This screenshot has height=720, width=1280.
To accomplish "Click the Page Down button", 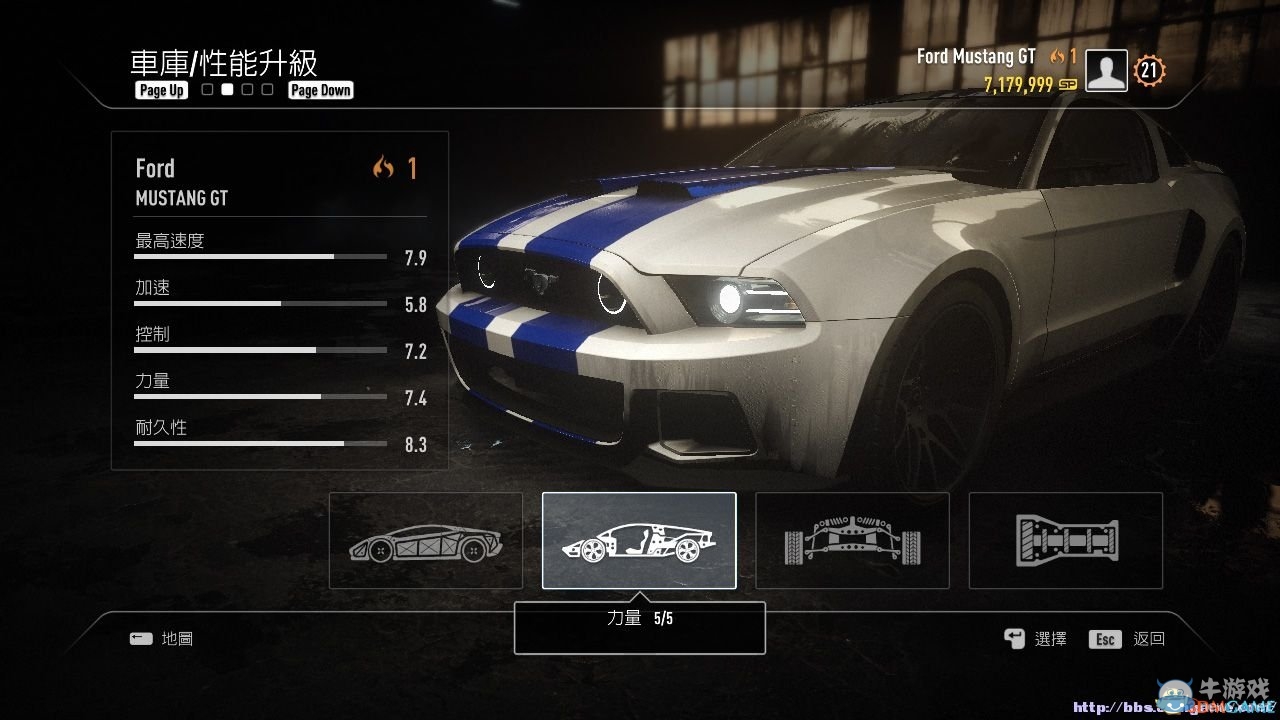I will point(320,89).
